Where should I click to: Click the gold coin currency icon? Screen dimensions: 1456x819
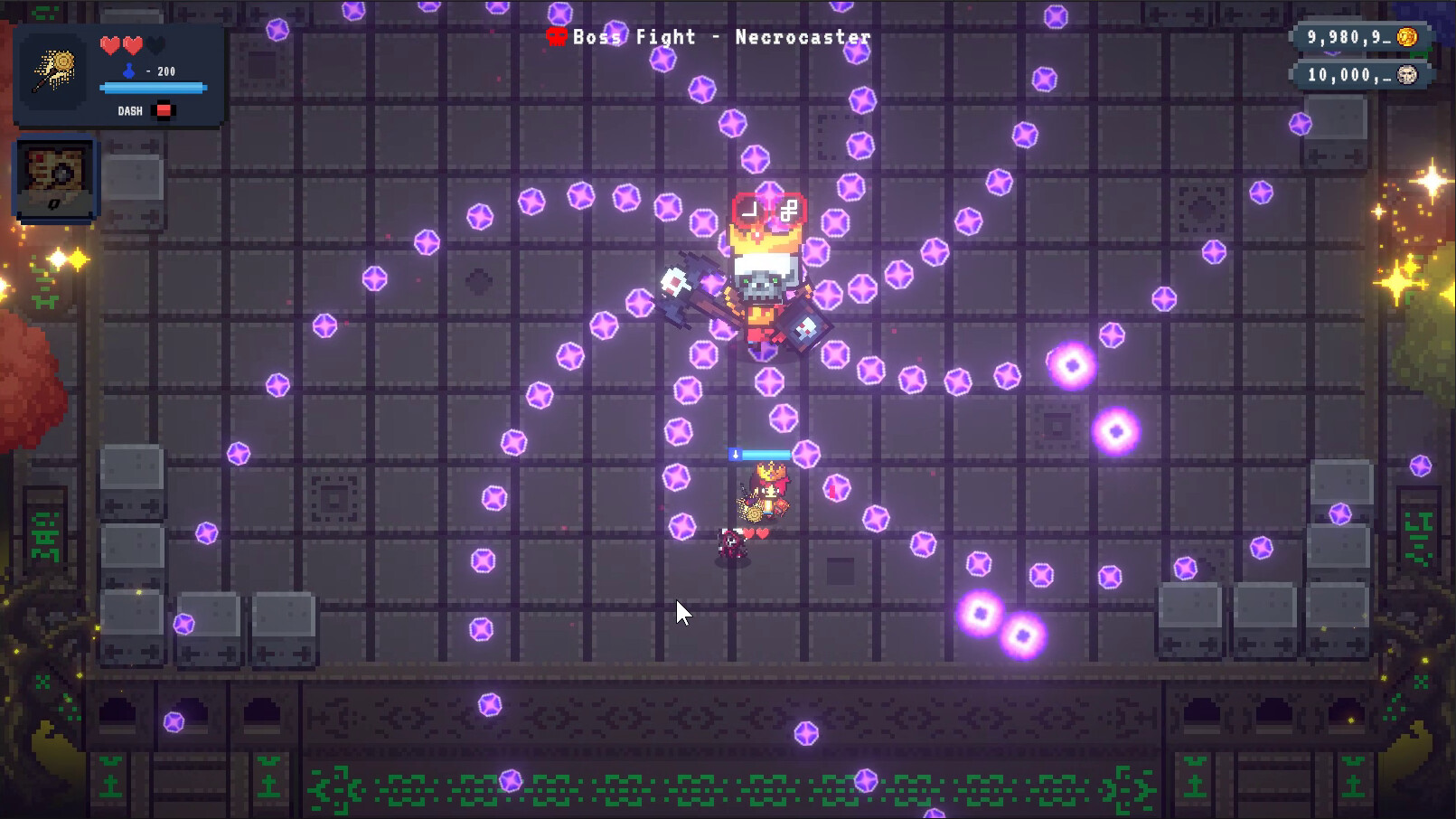coord(1407,37)
